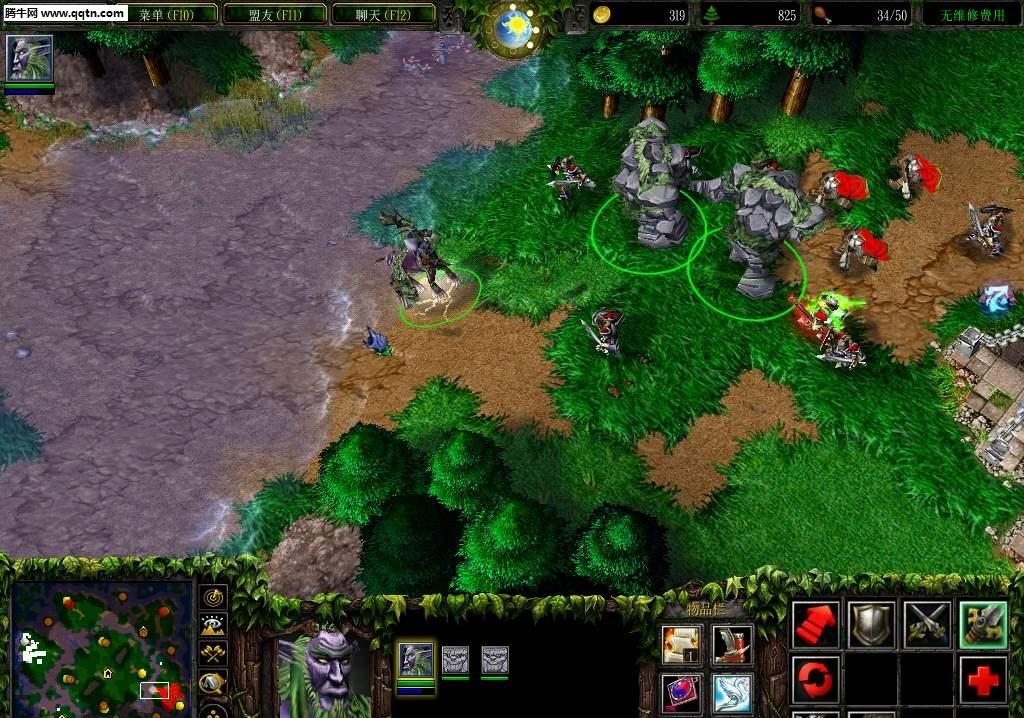Select the hero icon below the watermark

pyautogui.click(x=29, y=58)
